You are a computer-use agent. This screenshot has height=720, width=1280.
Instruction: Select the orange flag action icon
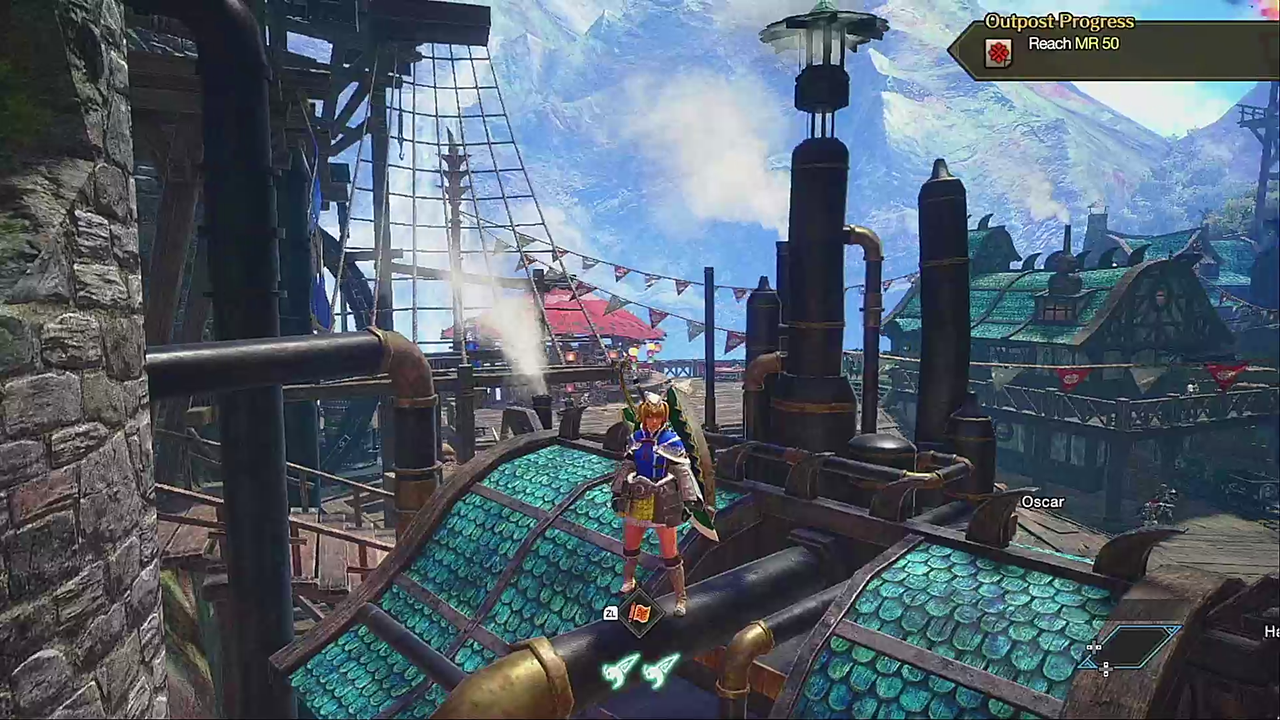[x=640, y=612]
